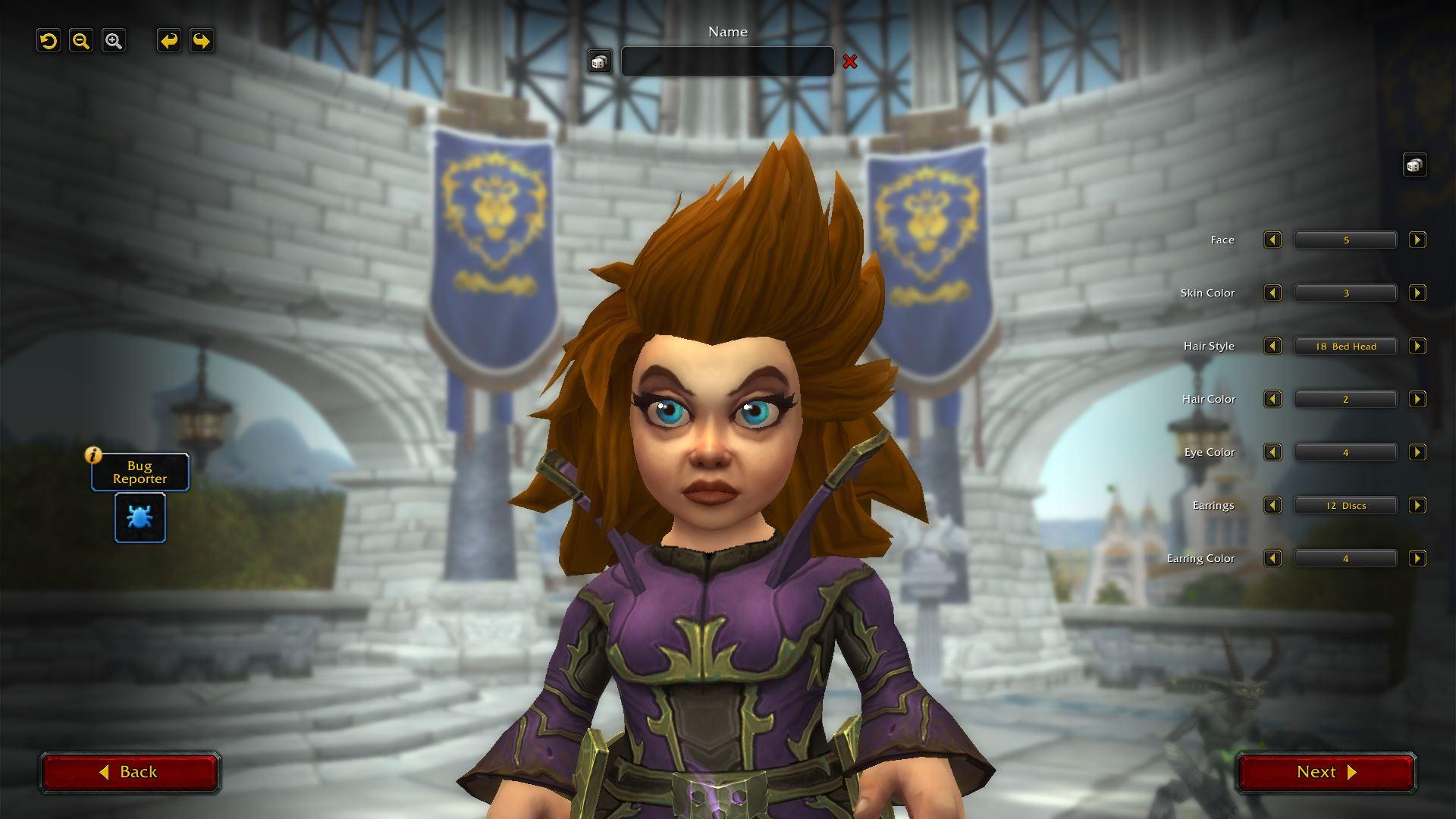The height and width of the screenshot is (819, 1456).
Task: Click inside the Name input field
Action: 727,61
